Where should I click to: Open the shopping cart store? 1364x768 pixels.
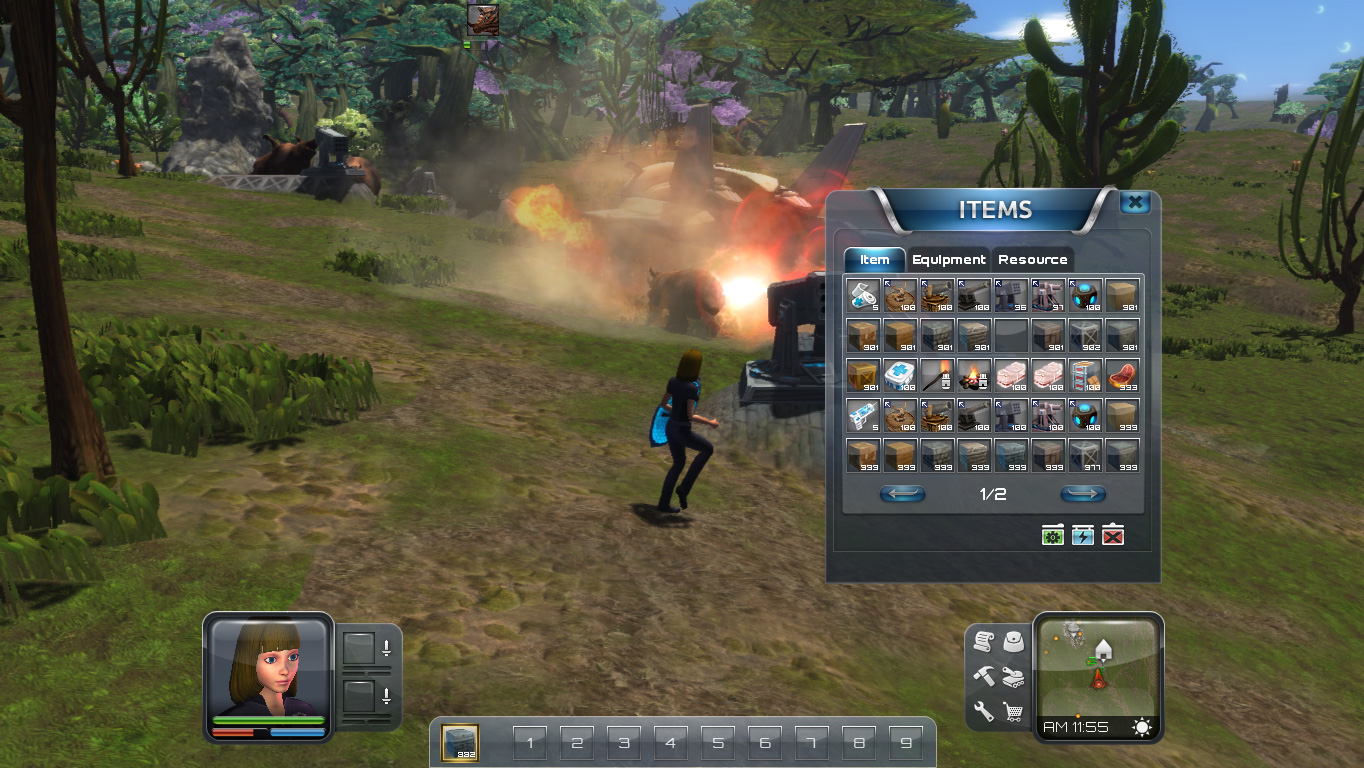click(1014, 712)
